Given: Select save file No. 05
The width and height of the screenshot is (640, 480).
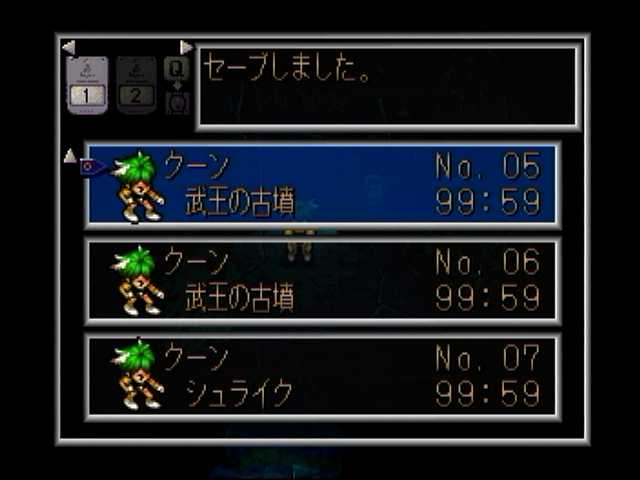Looking at the screenshot, I should coord(322,186).
